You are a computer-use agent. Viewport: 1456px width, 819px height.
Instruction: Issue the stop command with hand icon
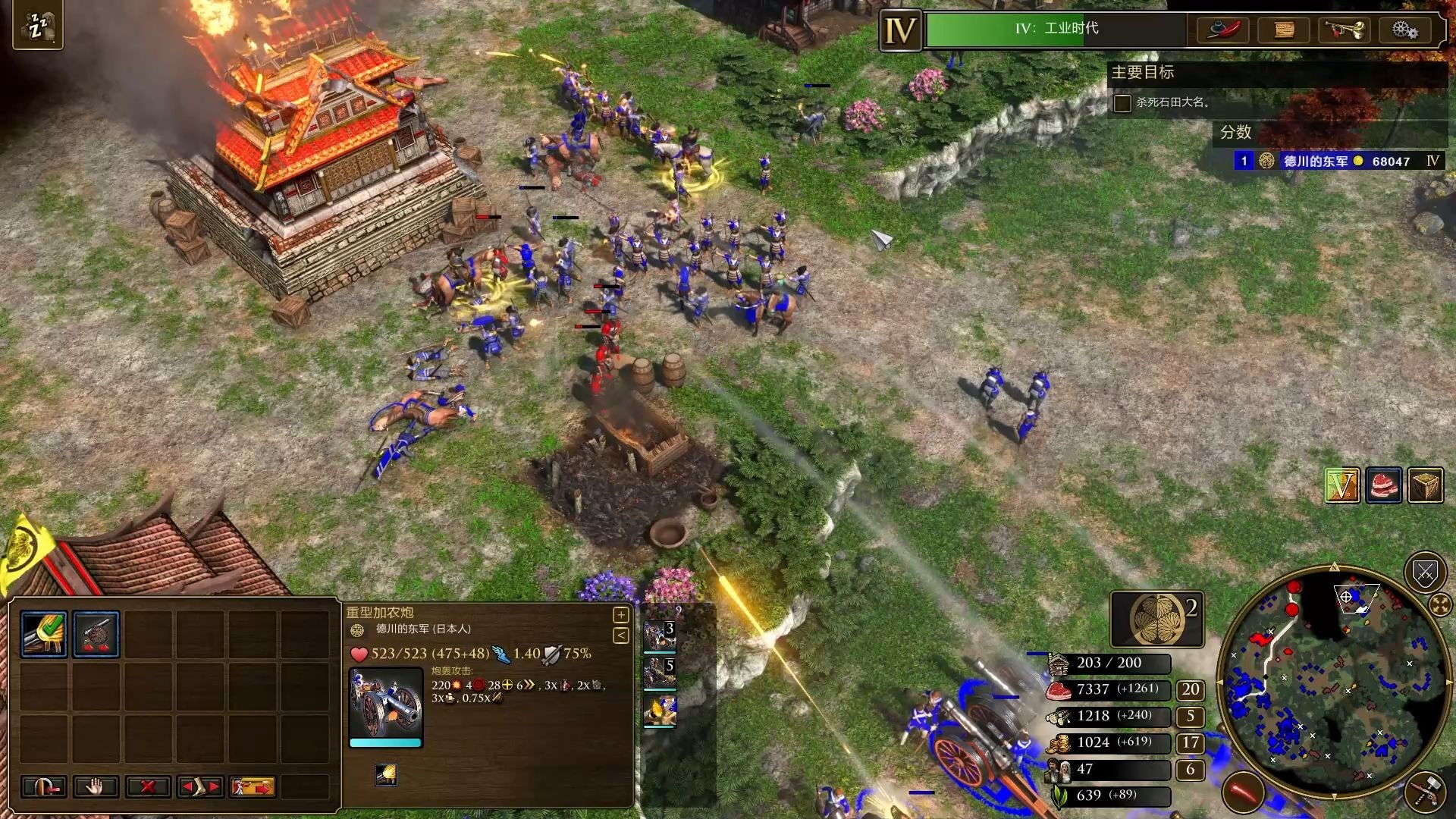click(96, 787)
